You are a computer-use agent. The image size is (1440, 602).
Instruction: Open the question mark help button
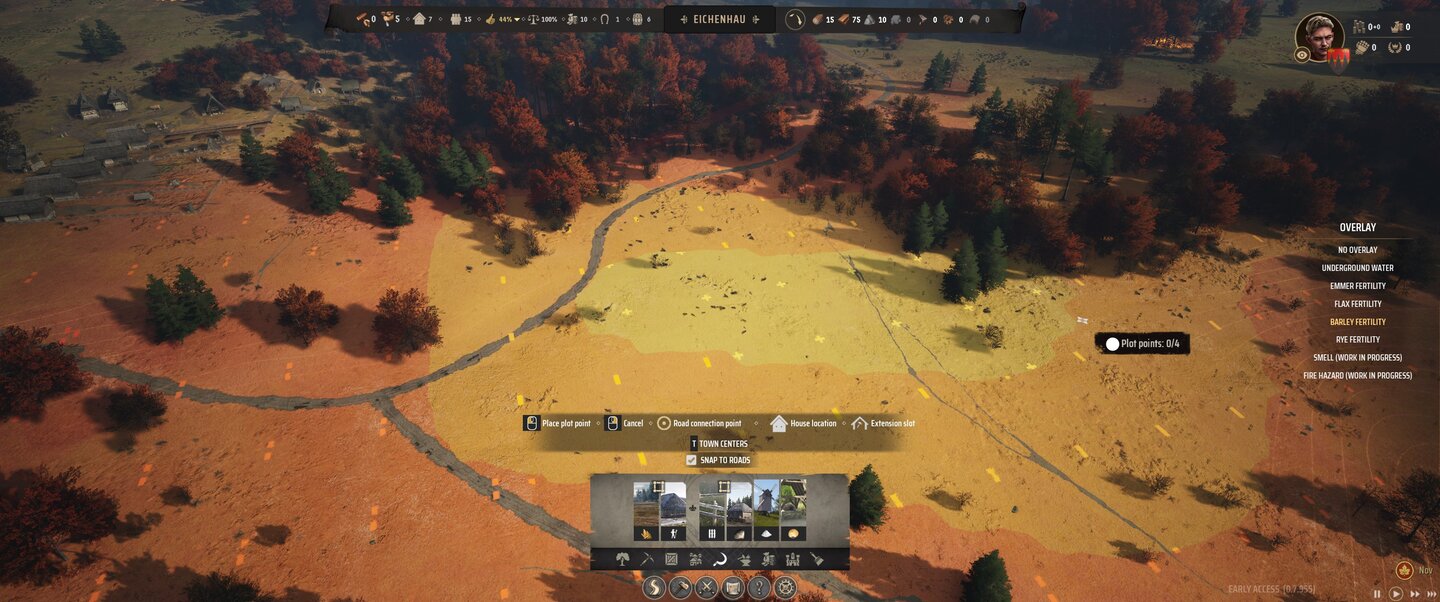[759, 587]
